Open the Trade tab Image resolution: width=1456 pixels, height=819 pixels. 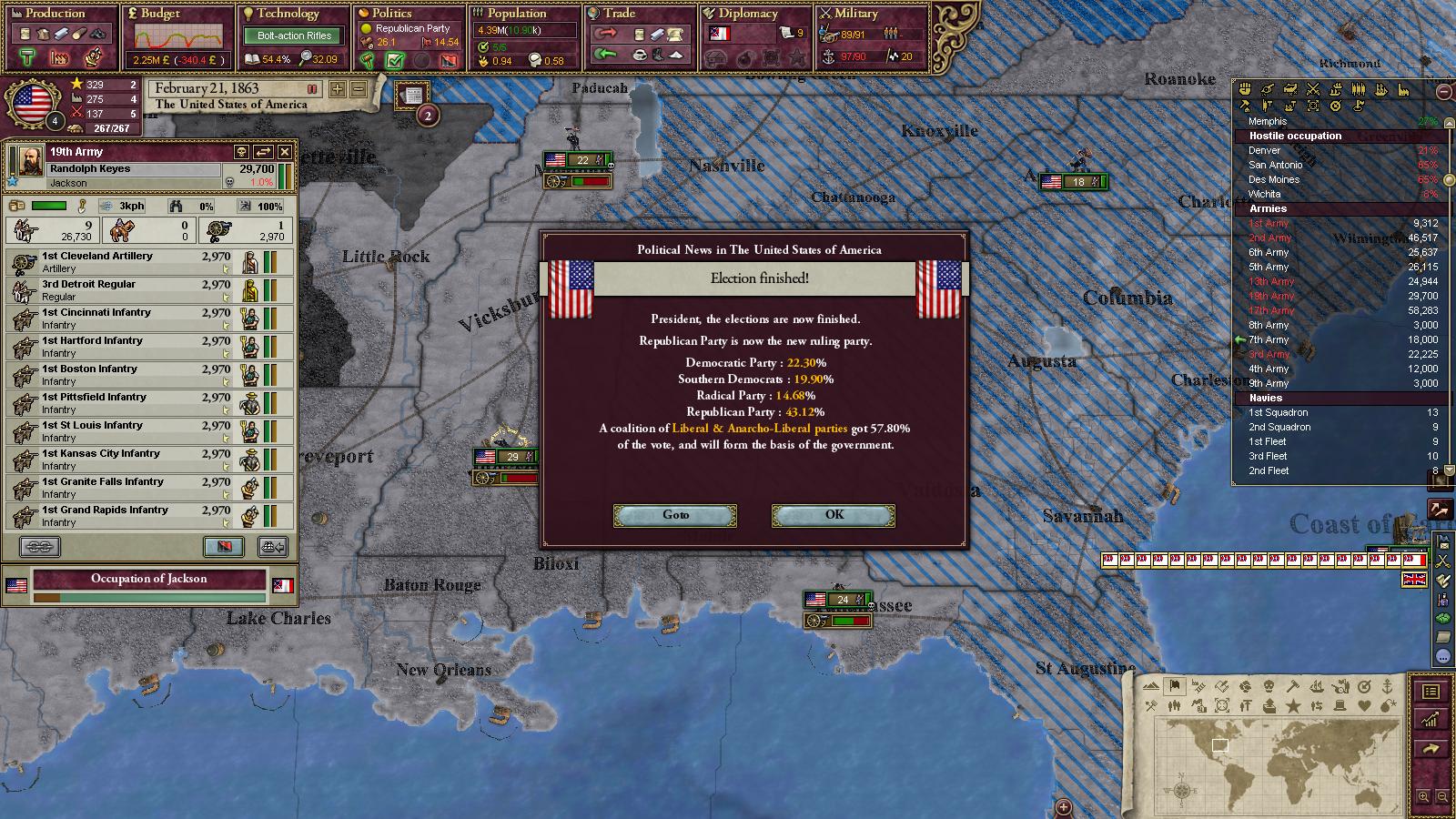tap(619, 14)
